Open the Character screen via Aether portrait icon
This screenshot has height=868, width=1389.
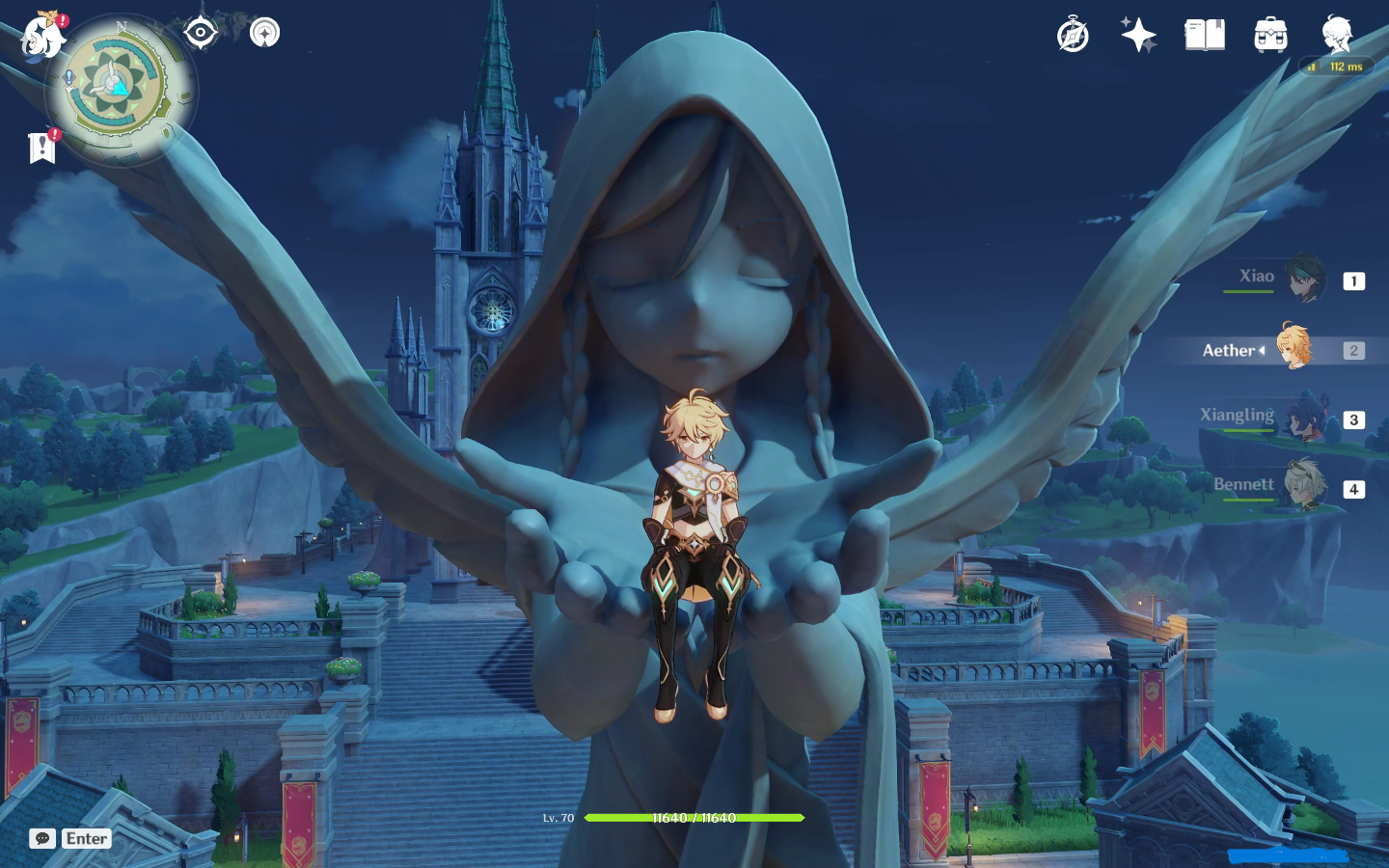pos(1336,35)
